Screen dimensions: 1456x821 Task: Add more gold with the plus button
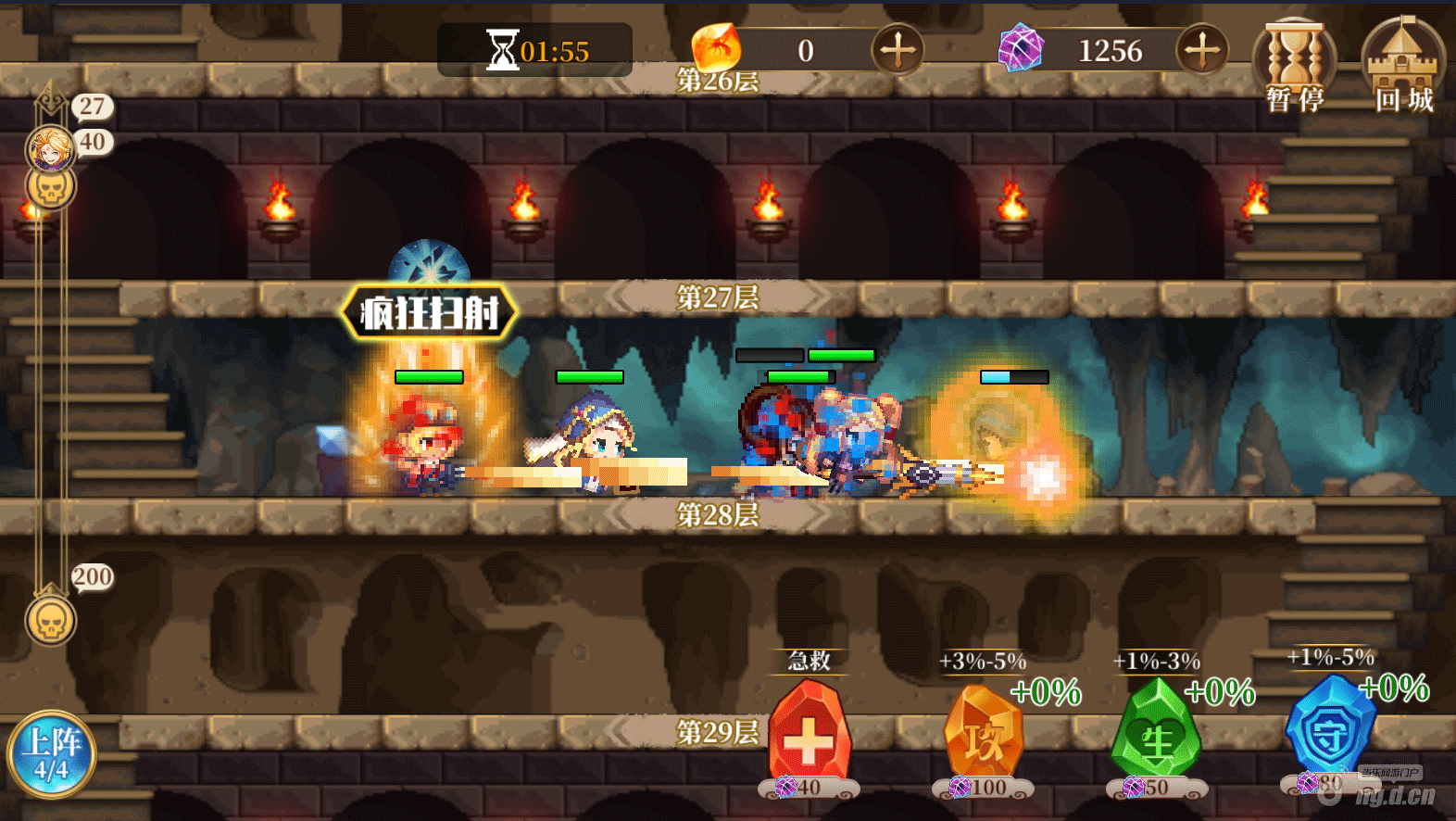coord(897,50)
